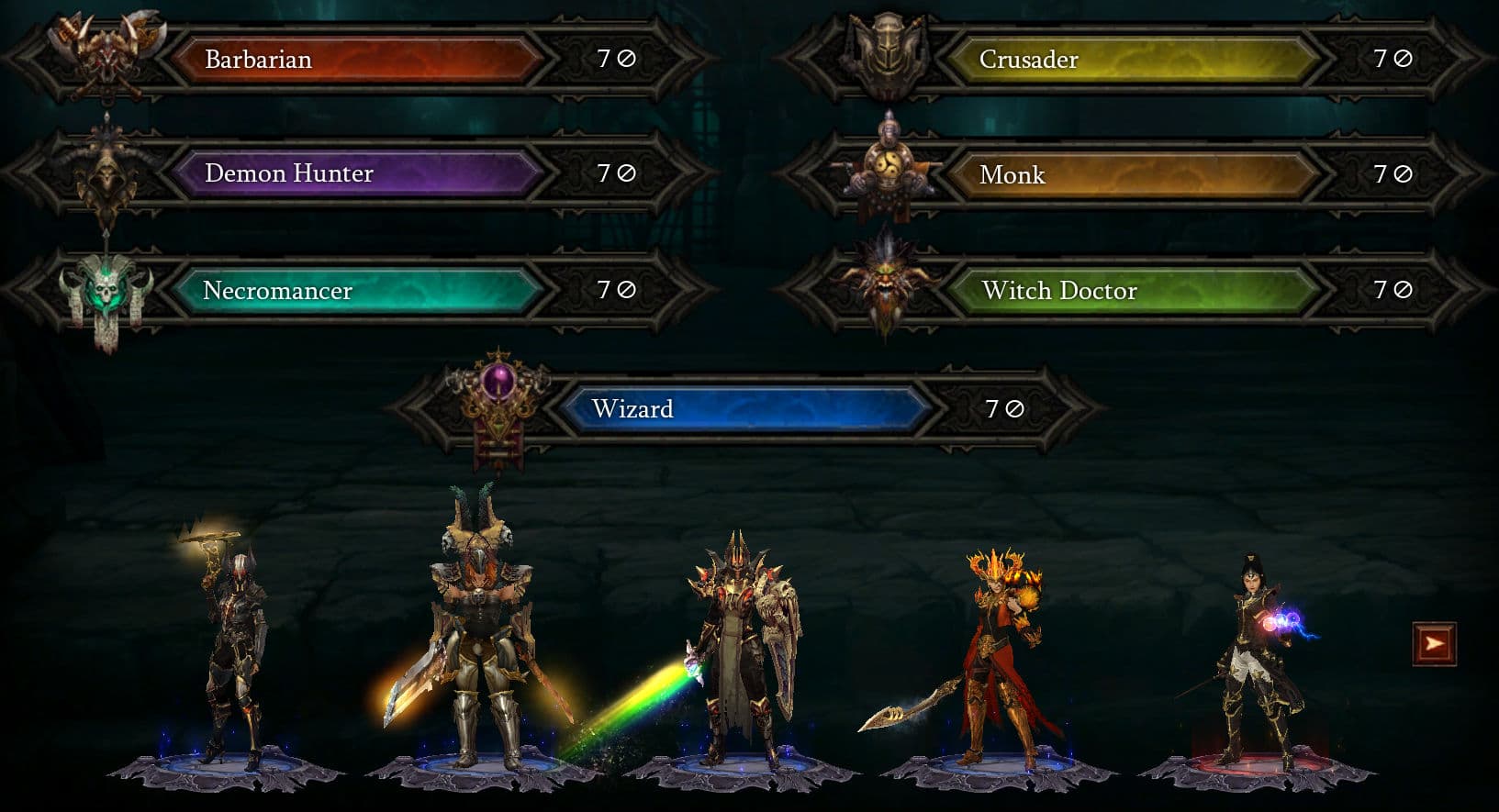This screenshot has height=812, width=1499.
Task: Select the Monk class crest icon
Action: click(x=886, y=170)
